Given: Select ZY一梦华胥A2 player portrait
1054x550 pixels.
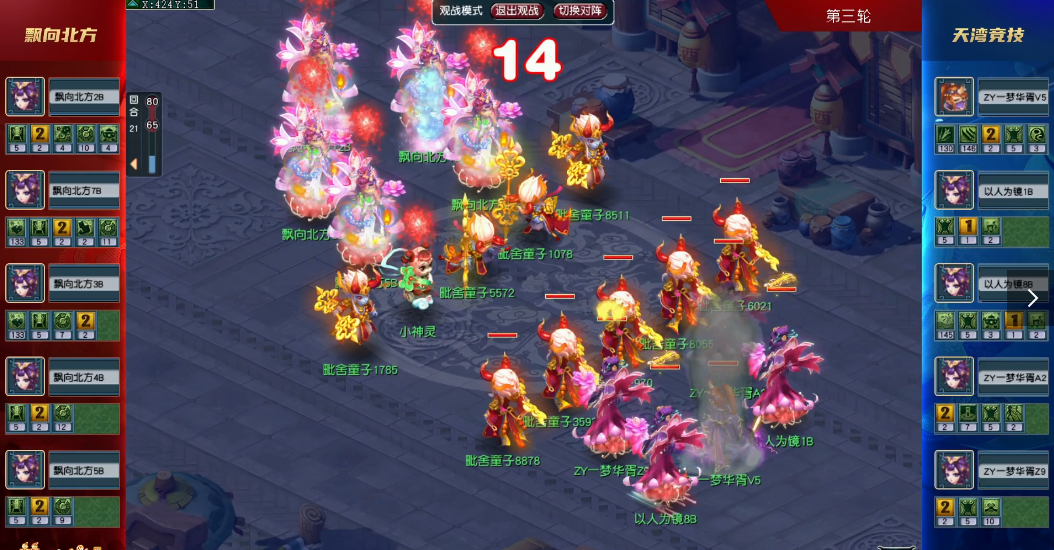Looking at the screenshot, I should (954, 377).
